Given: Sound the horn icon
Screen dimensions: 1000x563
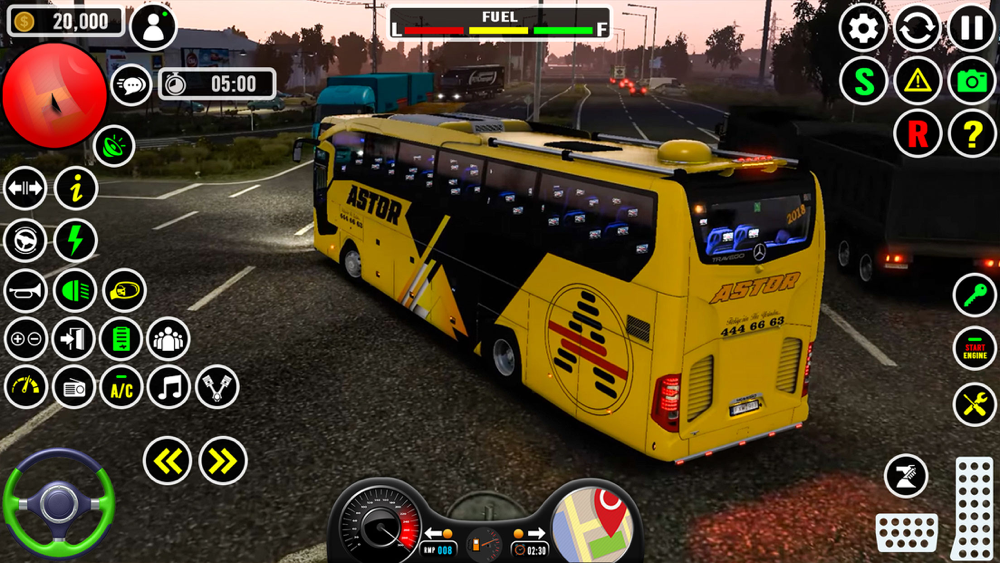Looking at the screenshot, I should 26,291.
